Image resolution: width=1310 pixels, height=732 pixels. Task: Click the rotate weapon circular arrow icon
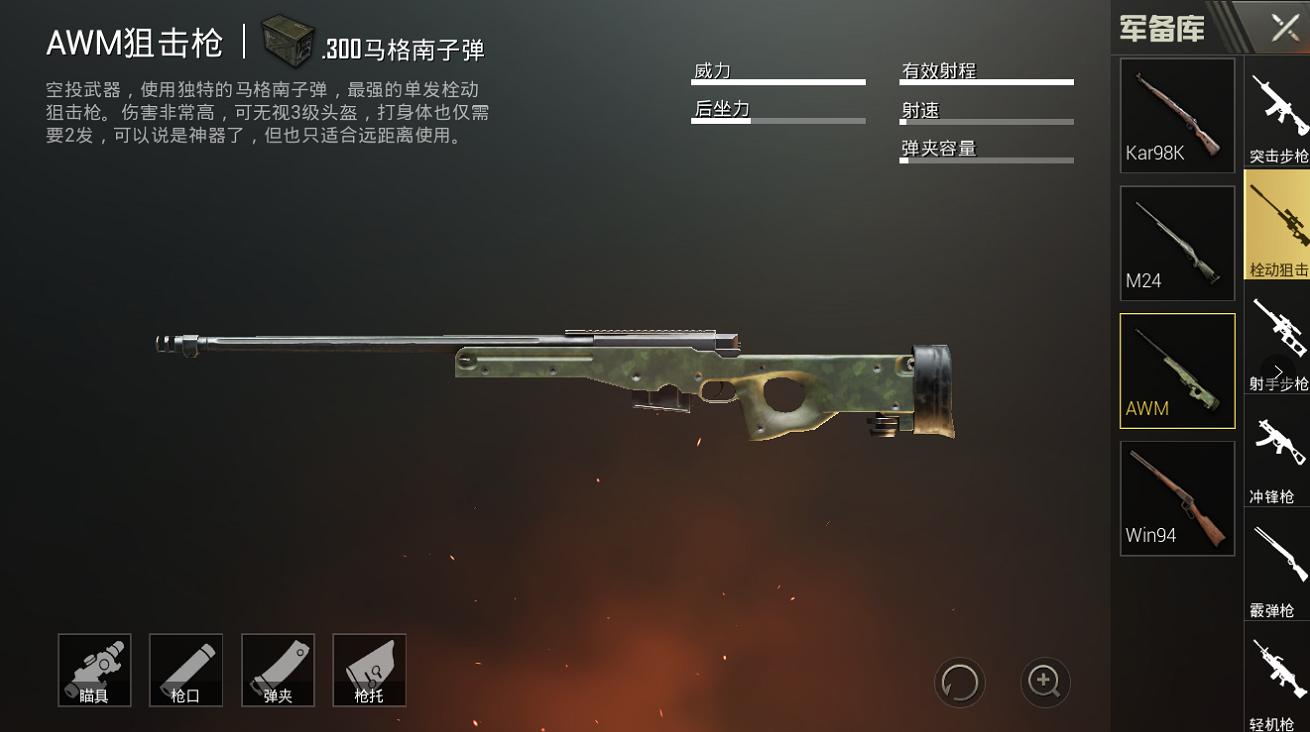point(959,682)
